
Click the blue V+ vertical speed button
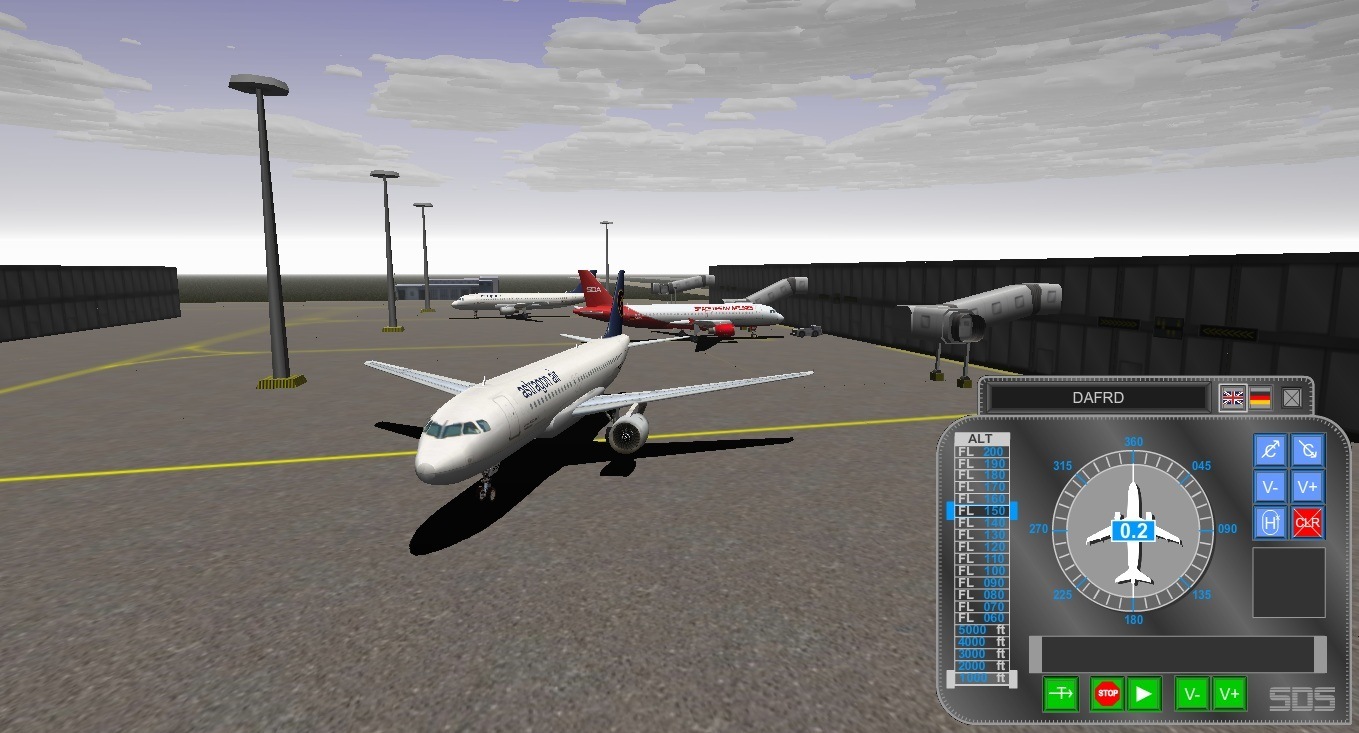[x=1308, y=486]
